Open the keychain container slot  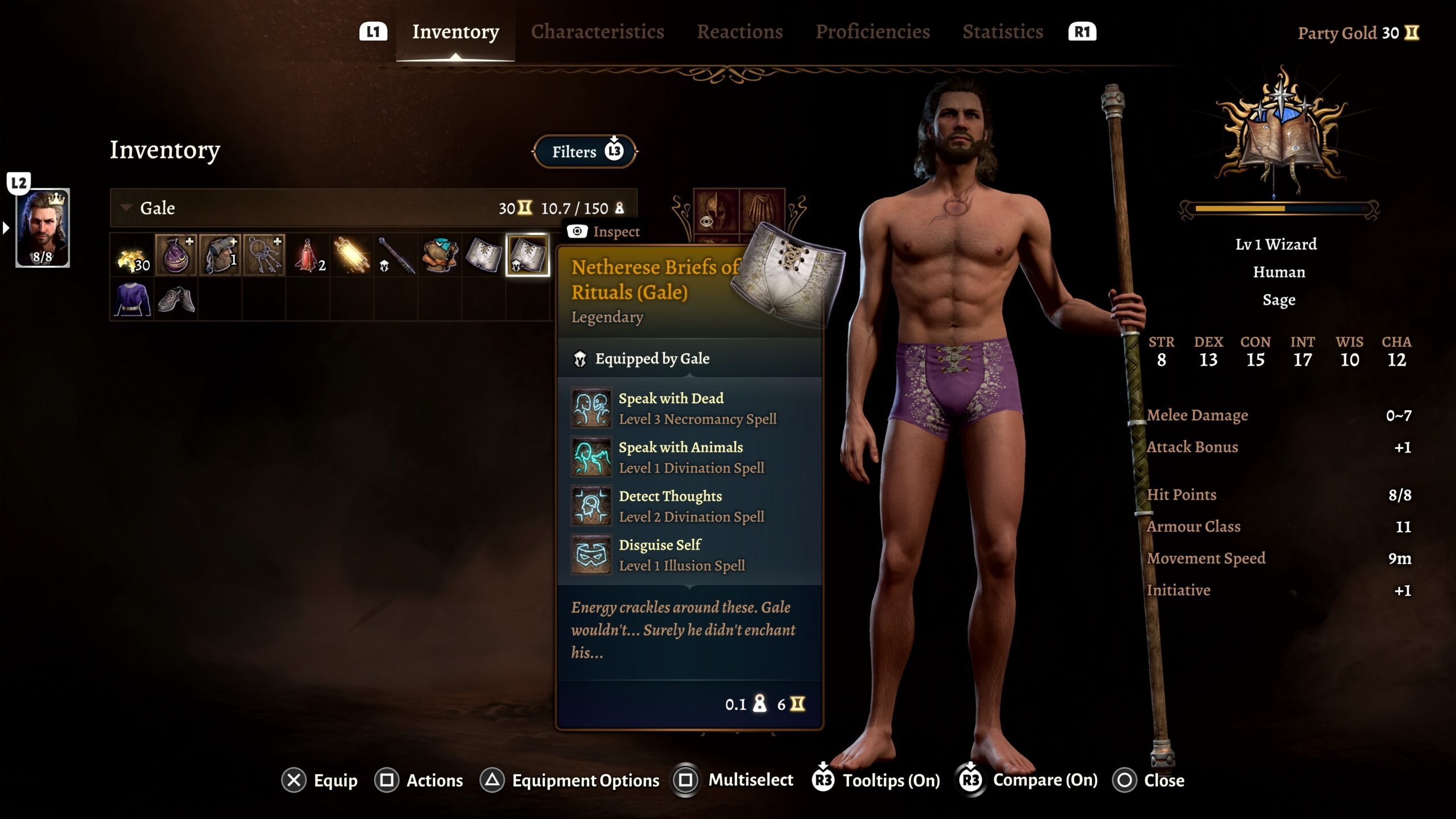[264, 255]
